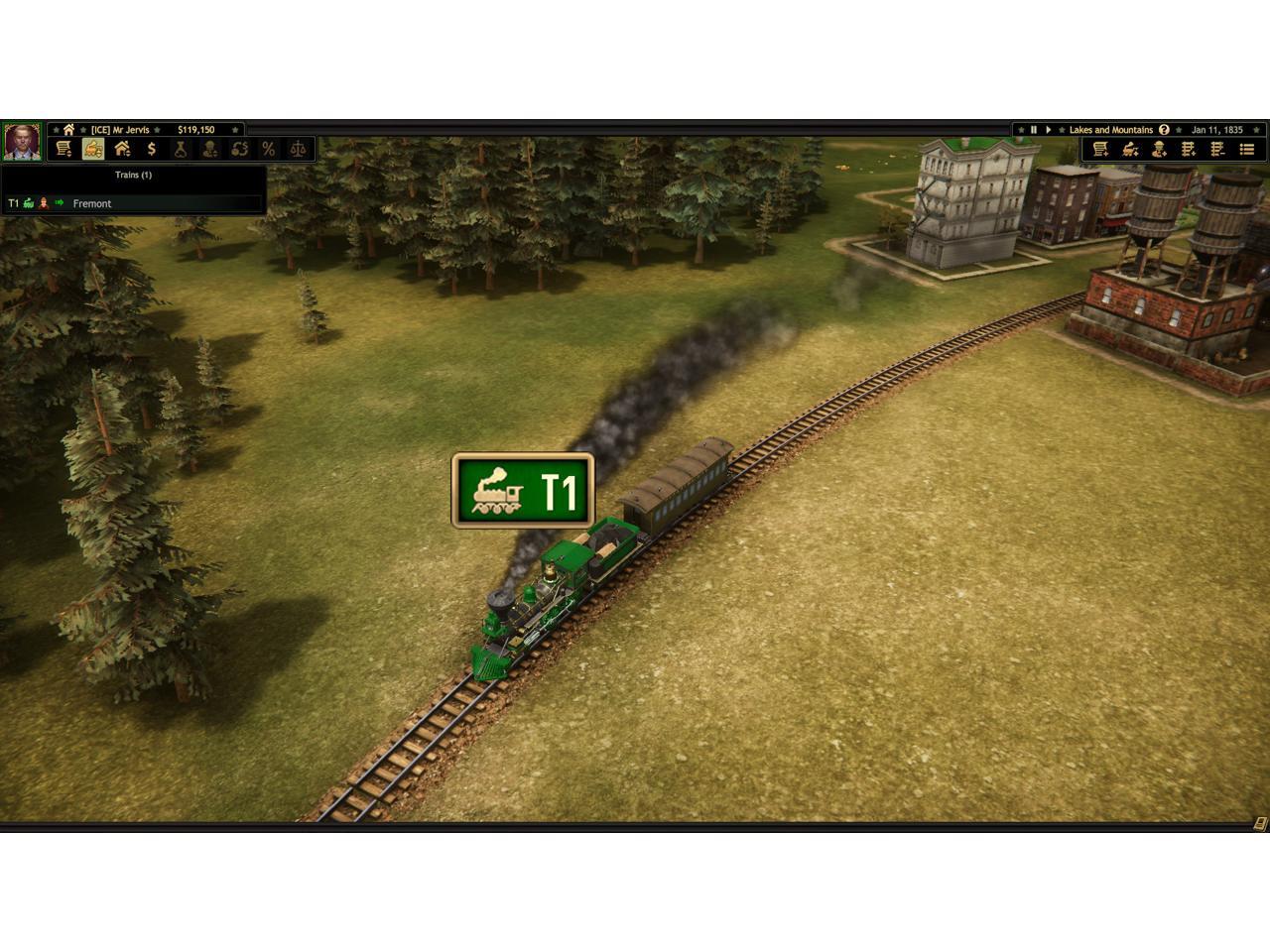The height and width of the screenshot is (952, 1270).
Task: Click the track-with-plus construction icon
Action: tap(1189, 149)
